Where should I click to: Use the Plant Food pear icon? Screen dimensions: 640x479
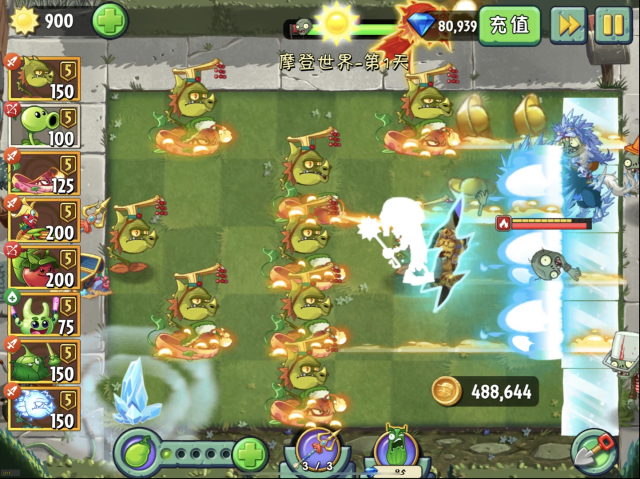coord(139,453)
